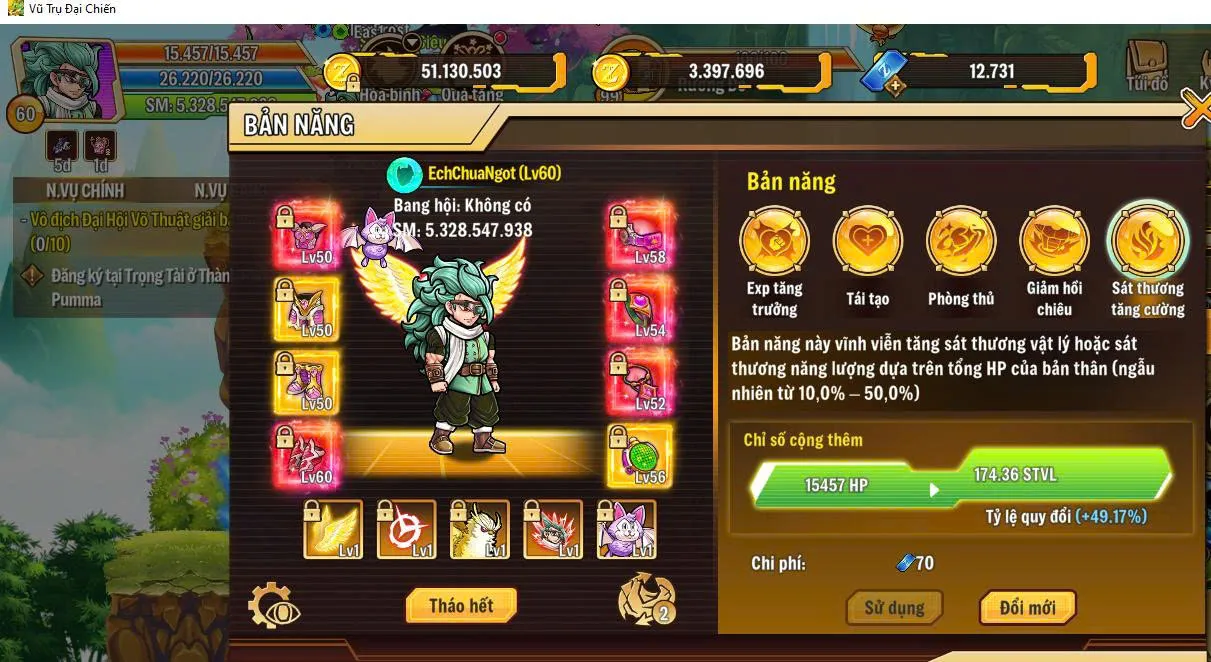Select the Lv58 equipment slot
Screen dimensions: 1211x662
pyautogui.click(x=640, y=234)
